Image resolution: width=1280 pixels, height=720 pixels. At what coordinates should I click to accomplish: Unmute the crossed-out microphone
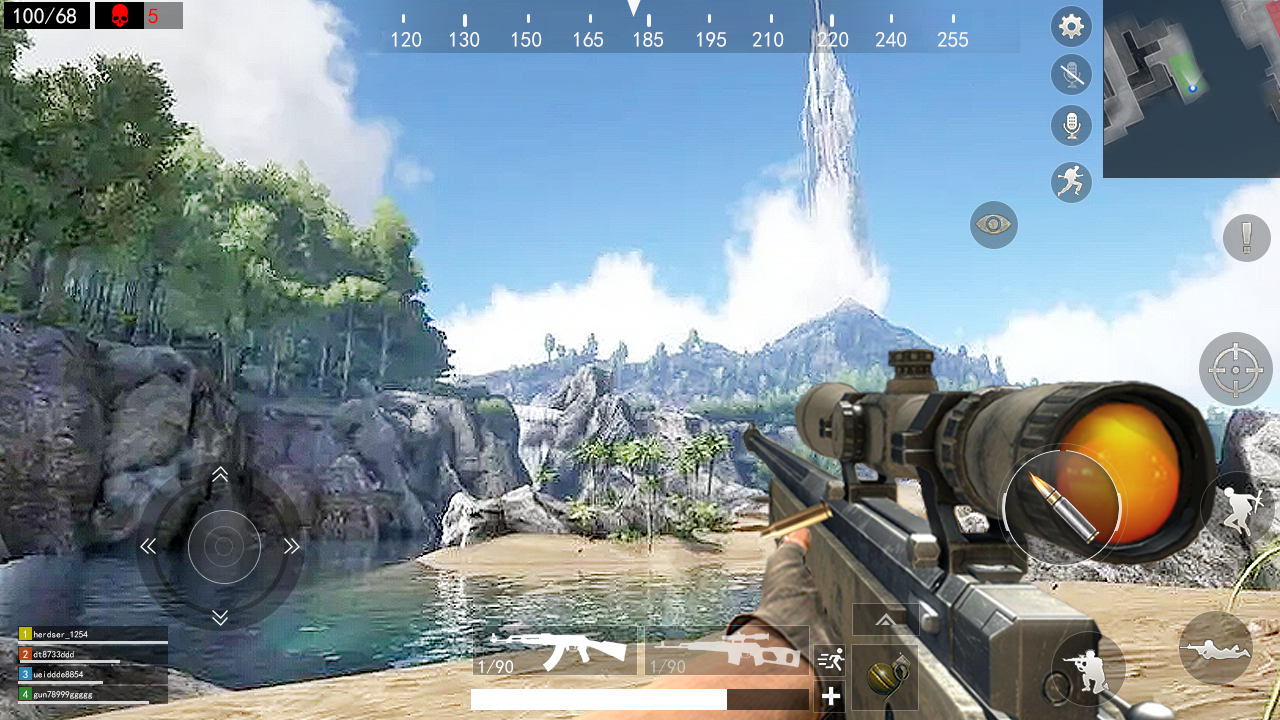coord(1071,75)
